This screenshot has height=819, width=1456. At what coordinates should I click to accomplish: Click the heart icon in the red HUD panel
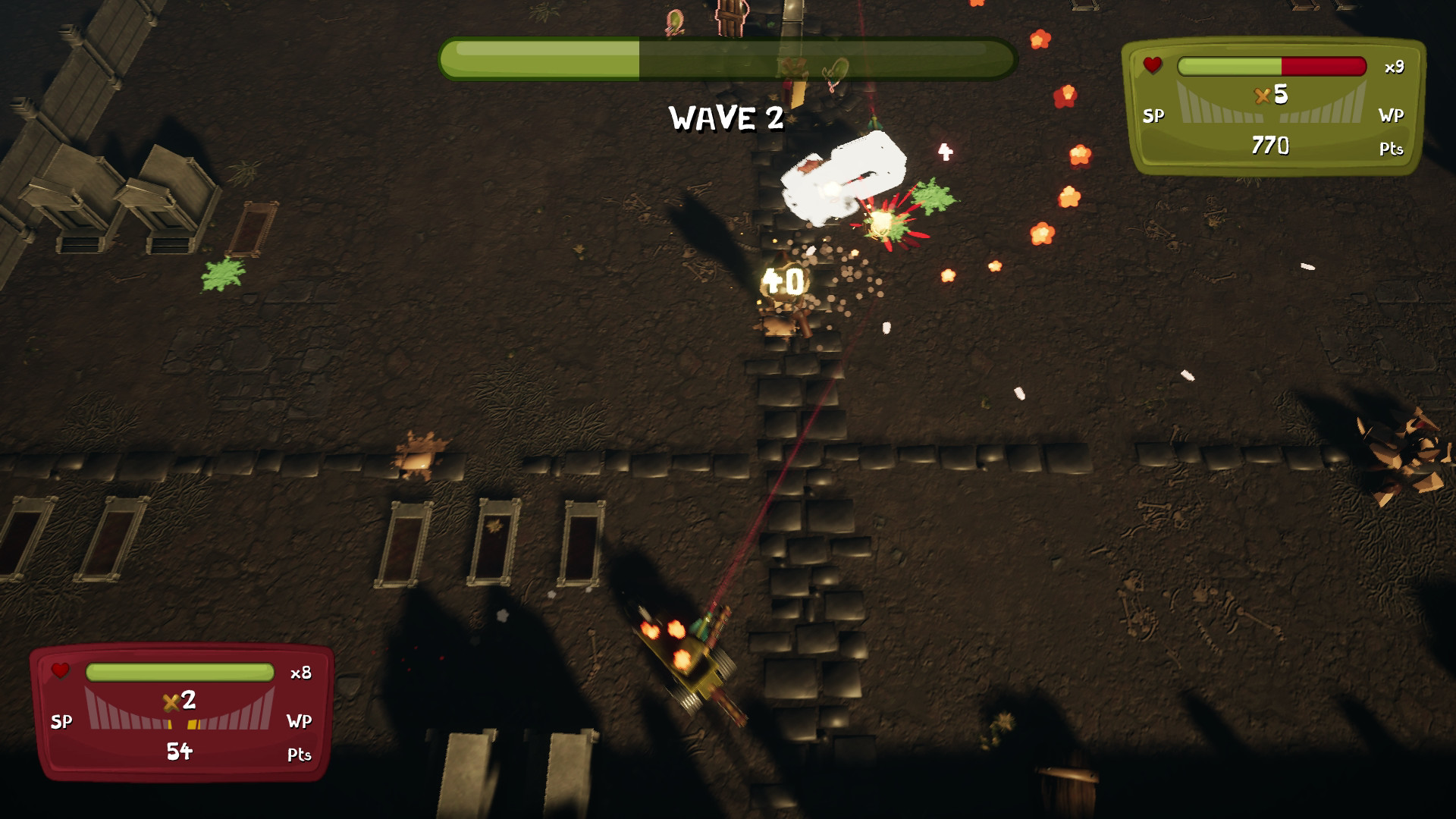point(61,671)
